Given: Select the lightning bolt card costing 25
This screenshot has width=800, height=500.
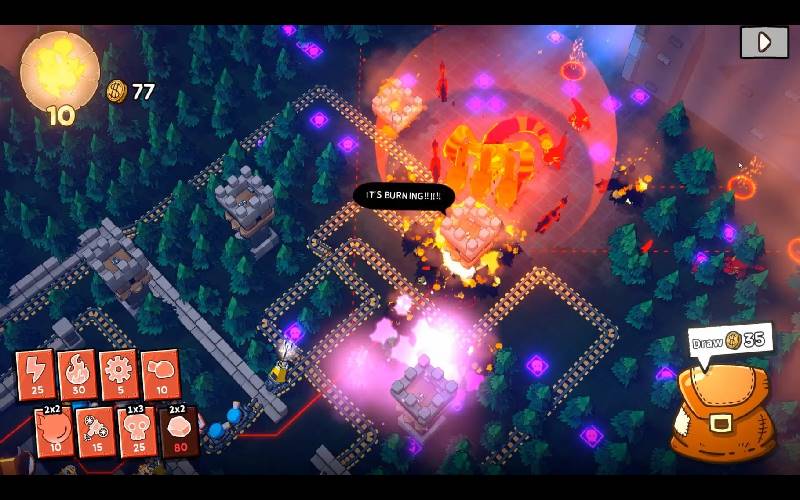Looking at the screenshot, I should click(35, 373).
